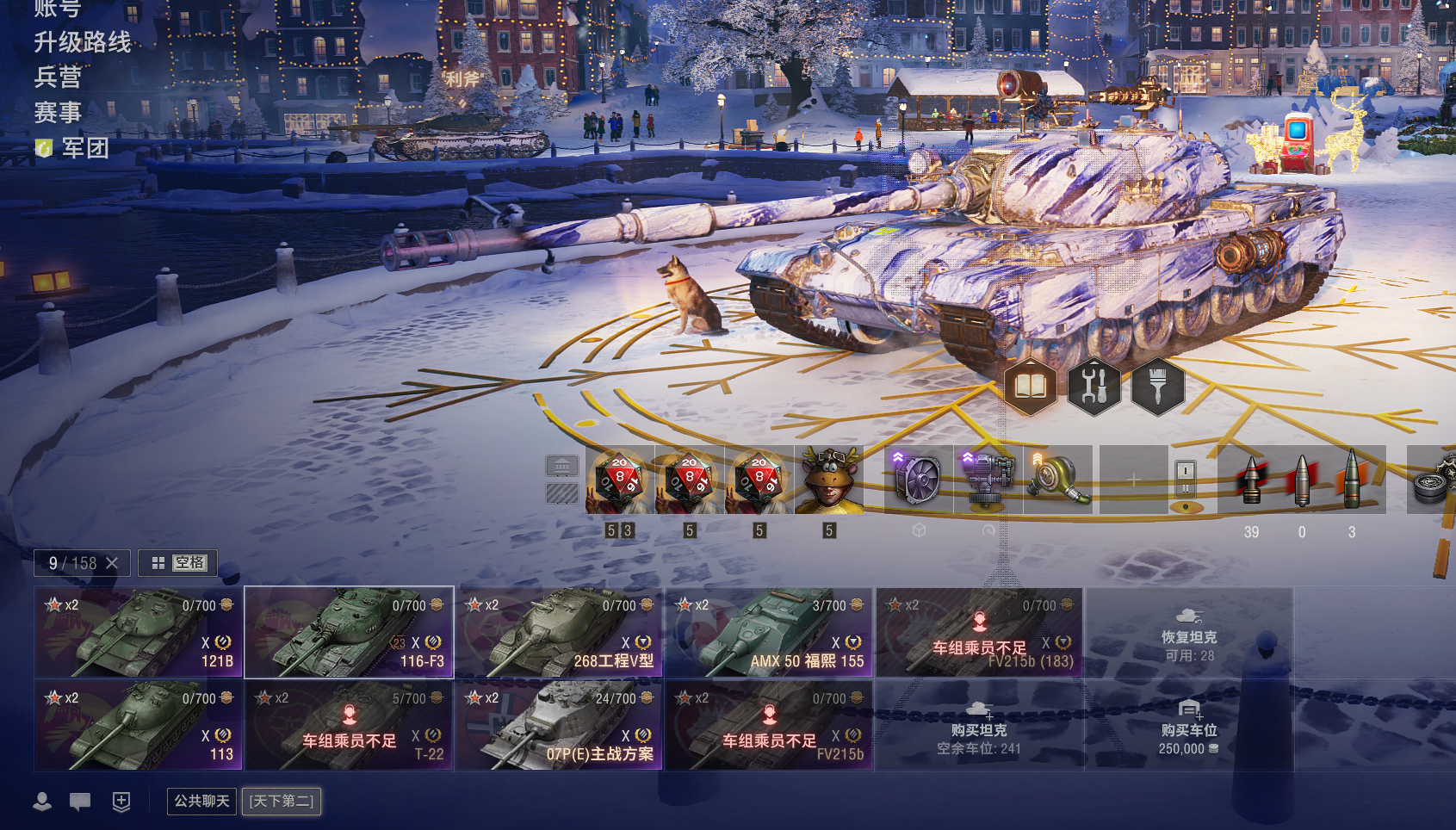This screenshot has width=1456, height=830.
Task: Open the book icon hexagon button
Action: coord(1030,387)
